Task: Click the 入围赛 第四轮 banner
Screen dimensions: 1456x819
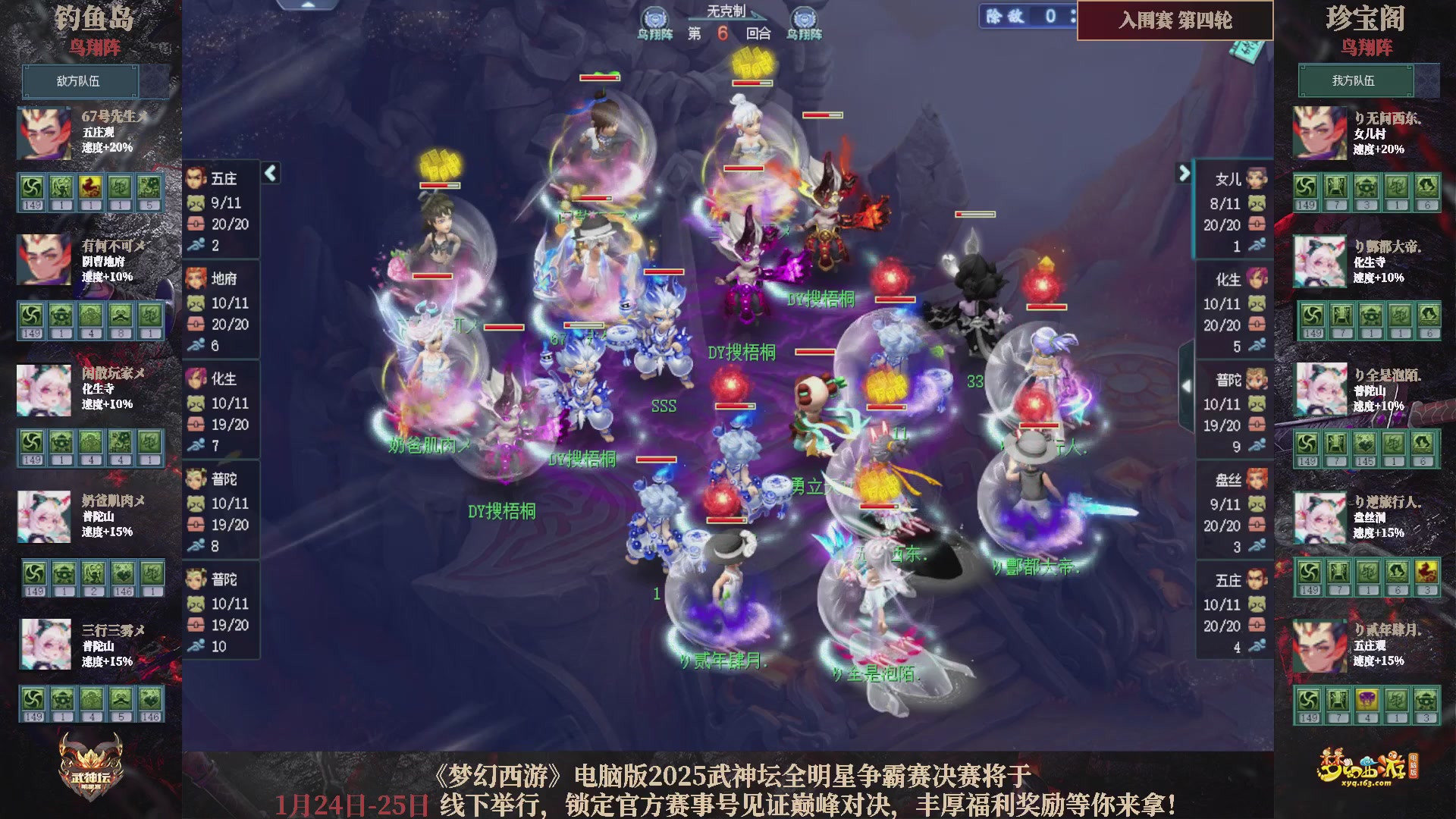Action: click(1175, 22)
